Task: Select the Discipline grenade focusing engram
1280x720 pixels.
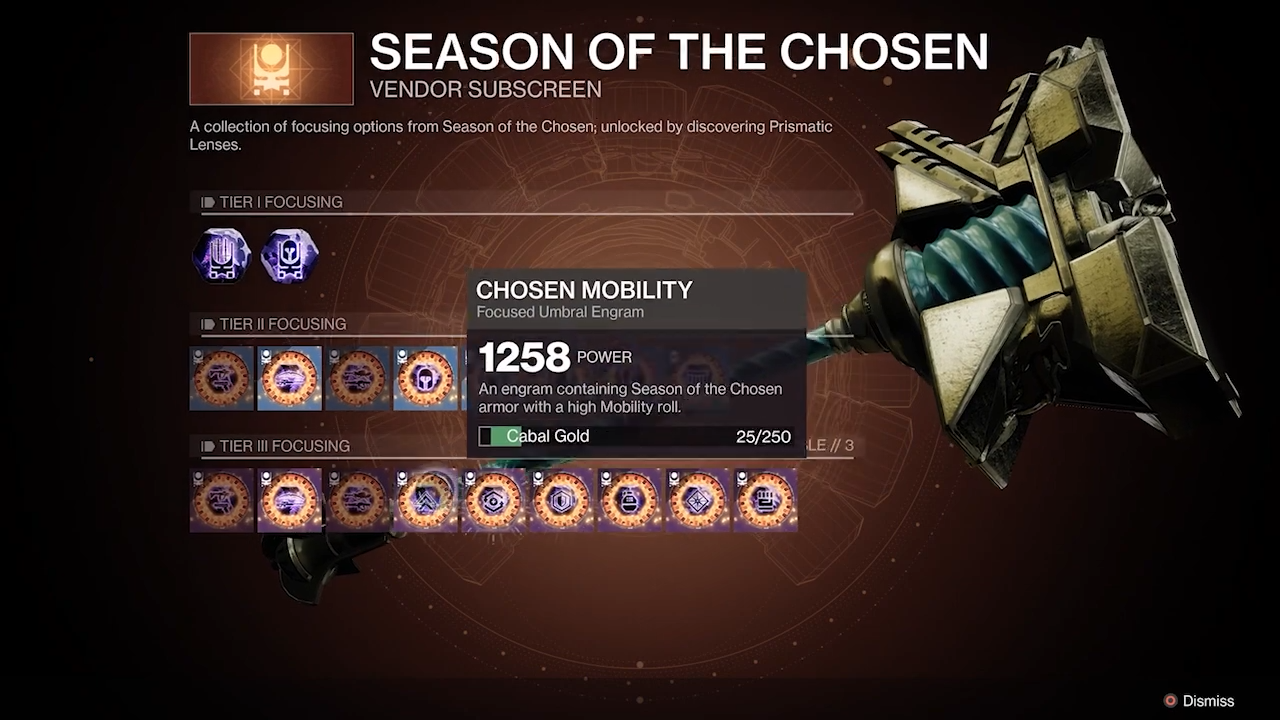Action: tap(630, 500)
